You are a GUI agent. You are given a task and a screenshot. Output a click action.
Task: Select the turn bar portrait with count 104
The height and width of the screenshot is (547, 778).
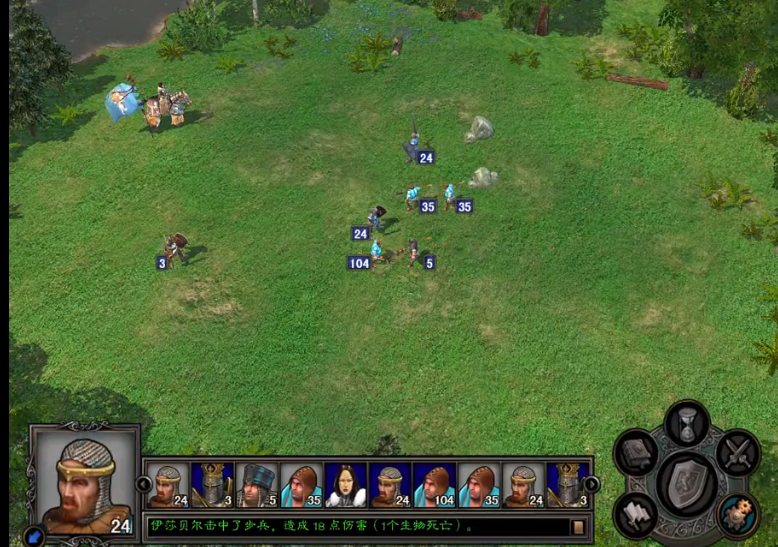point(433,486)
